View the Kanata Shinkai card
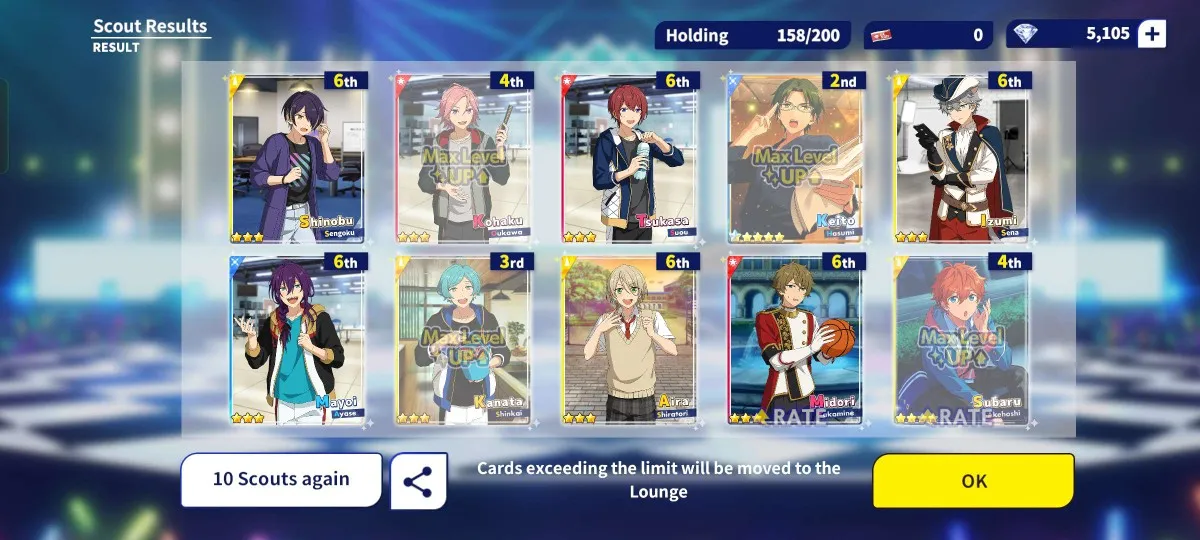The image size is (1200, 540). 464,340
